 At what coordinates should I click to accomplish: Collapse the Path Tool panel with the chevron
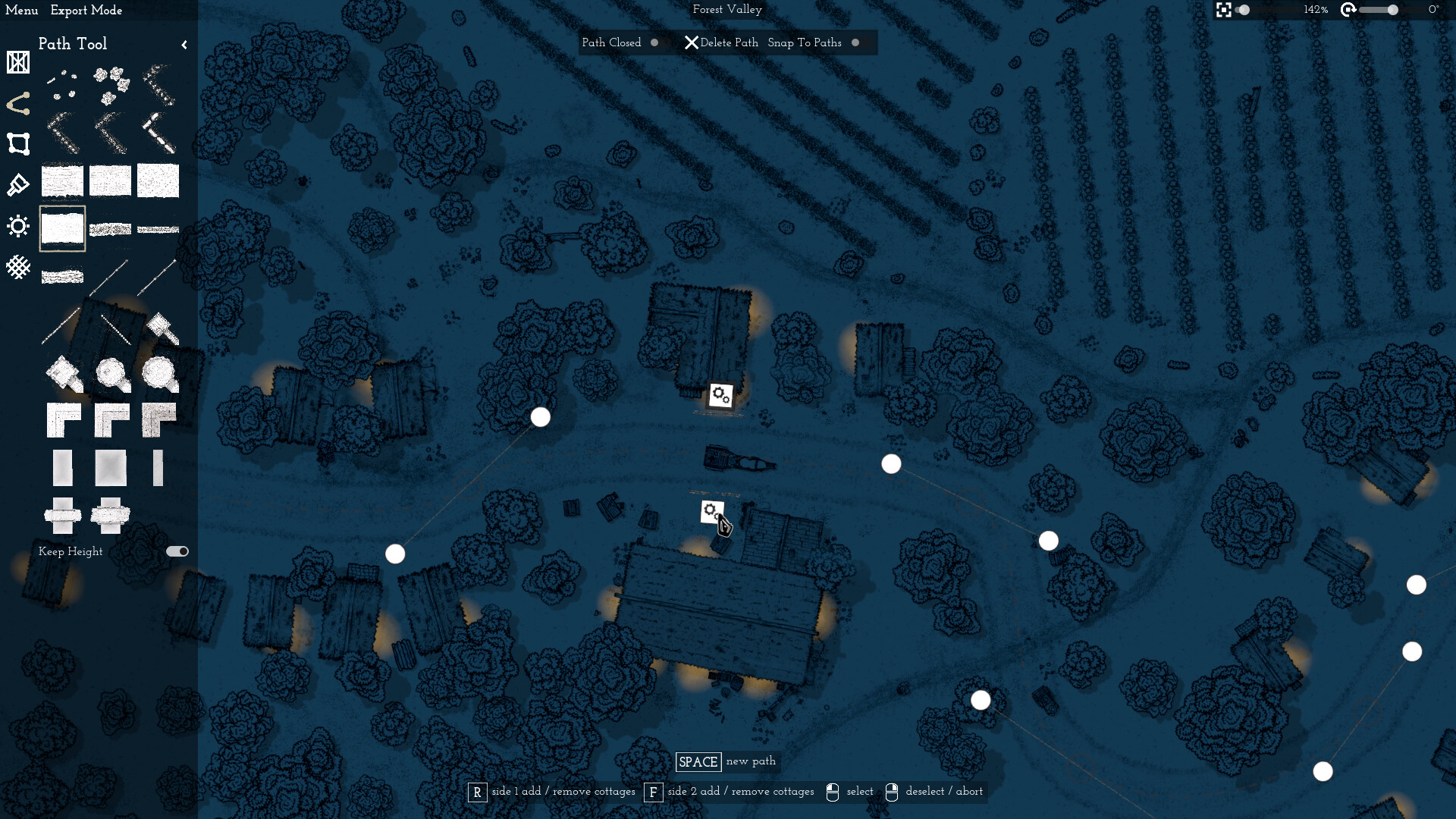pyautogui.click(x=184, y=44)
